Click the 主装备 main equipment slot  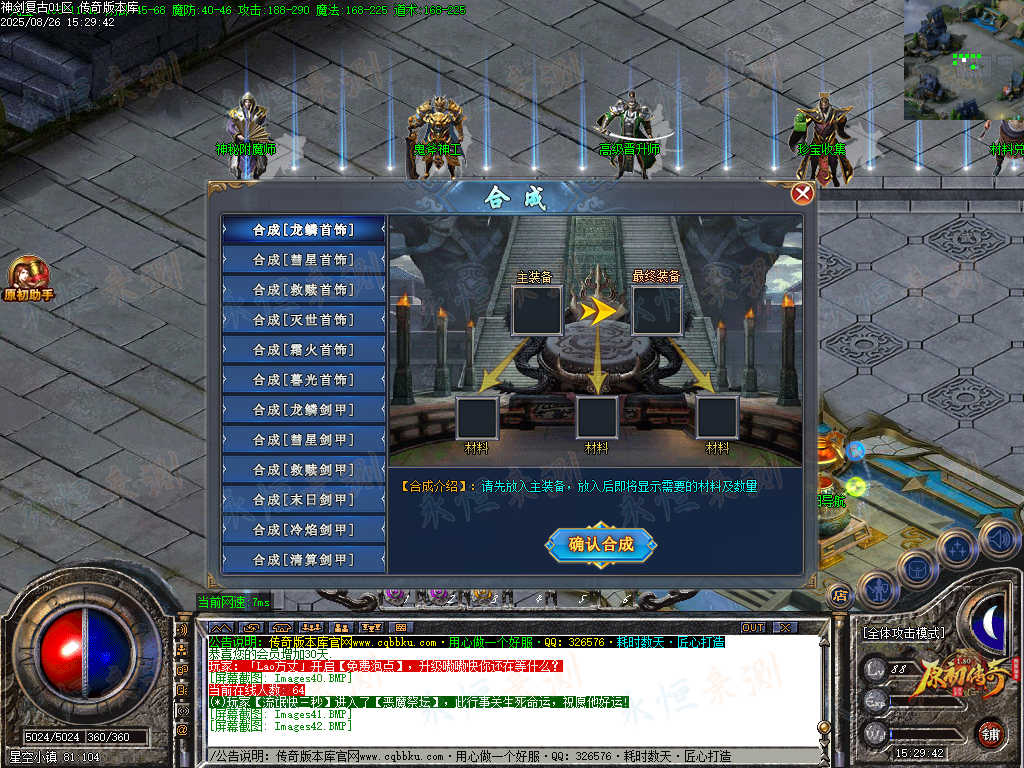click(x=536, y=310)
